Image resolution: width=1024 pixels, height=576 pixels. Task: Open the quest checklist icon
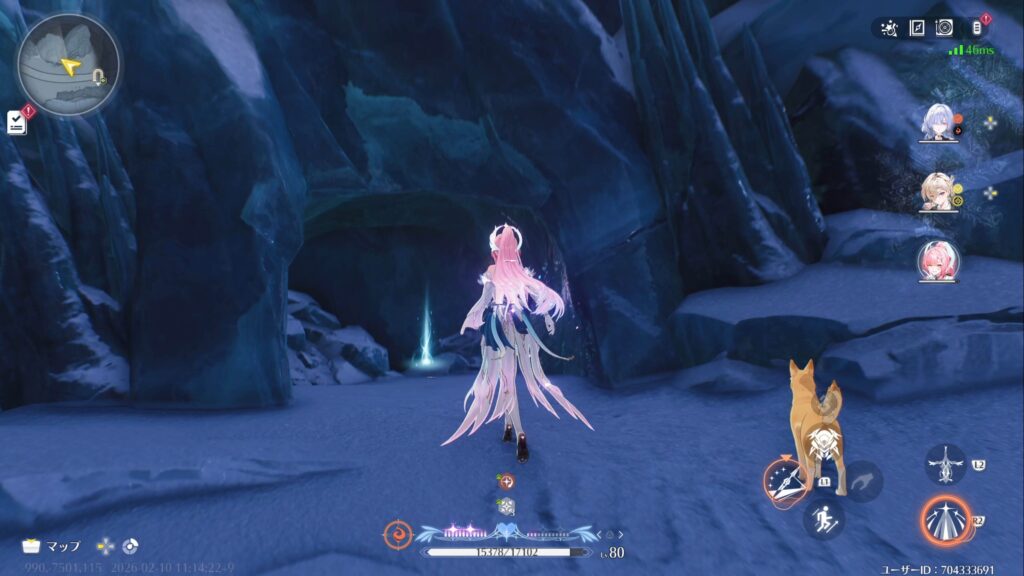[x=17, y=121]
